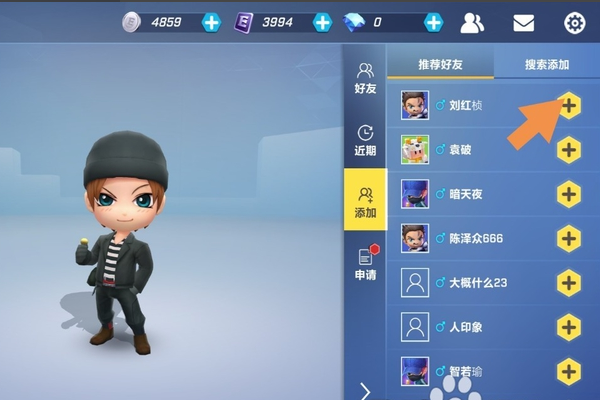The image size is (600, 400).
Task: Open the mail envelope inbox
Action: pyautogui.click(x=524, y=22)
